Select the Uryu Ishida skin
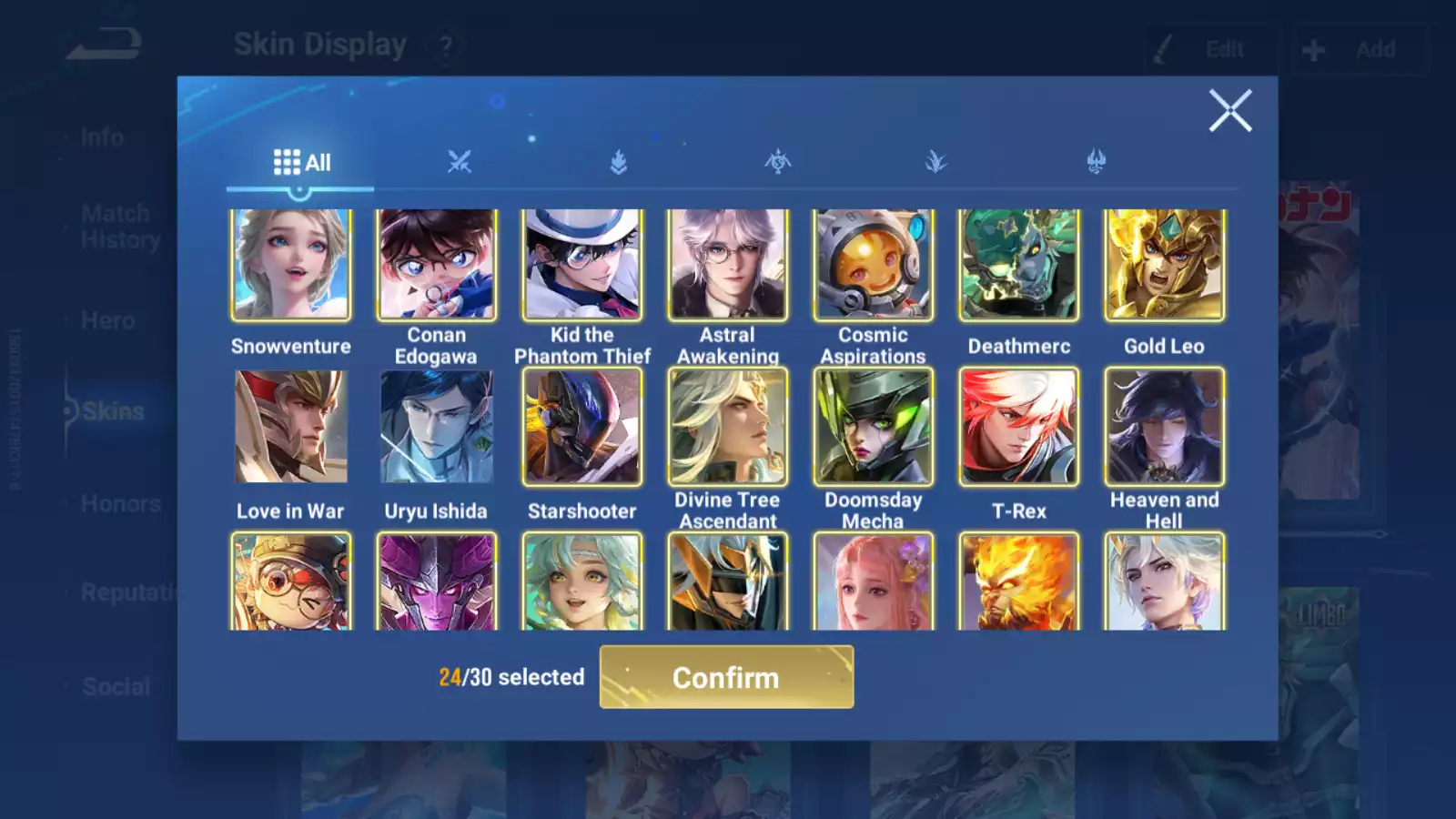Viewport: 1456px width, 819px height. (437, 427)
